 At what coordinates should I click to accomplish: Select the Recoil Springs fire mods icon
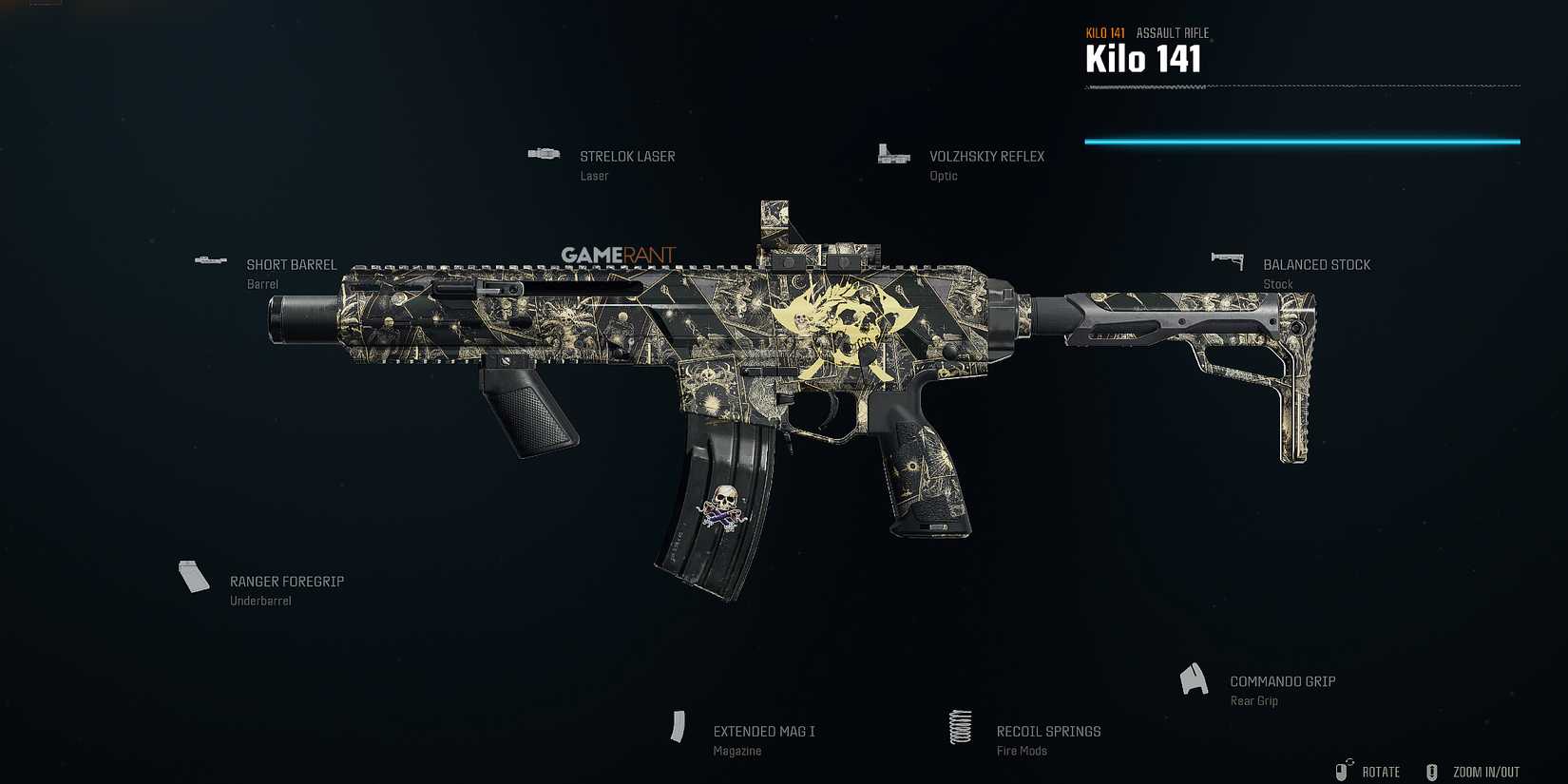(960, 727)
